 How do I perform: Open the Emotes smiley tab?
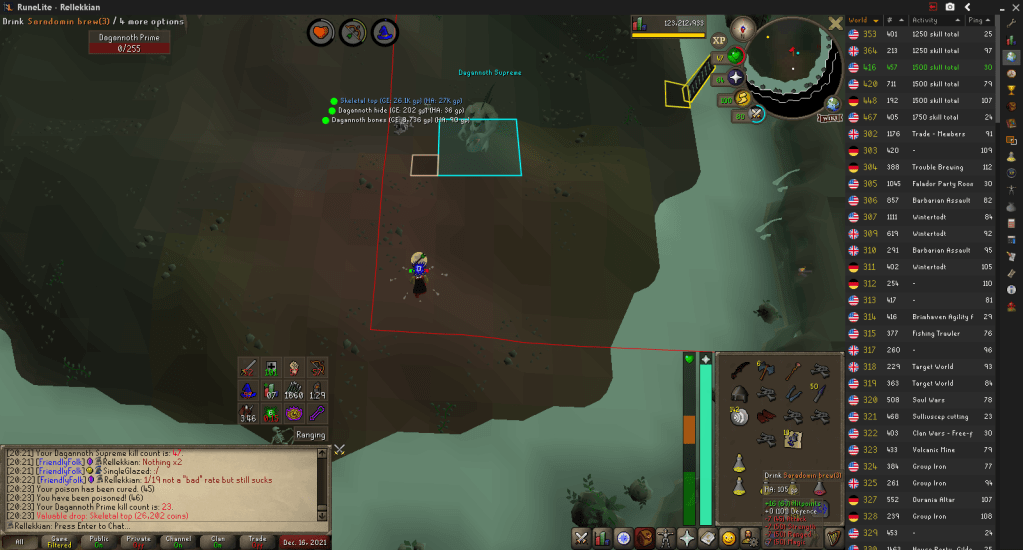click(728, 538)
